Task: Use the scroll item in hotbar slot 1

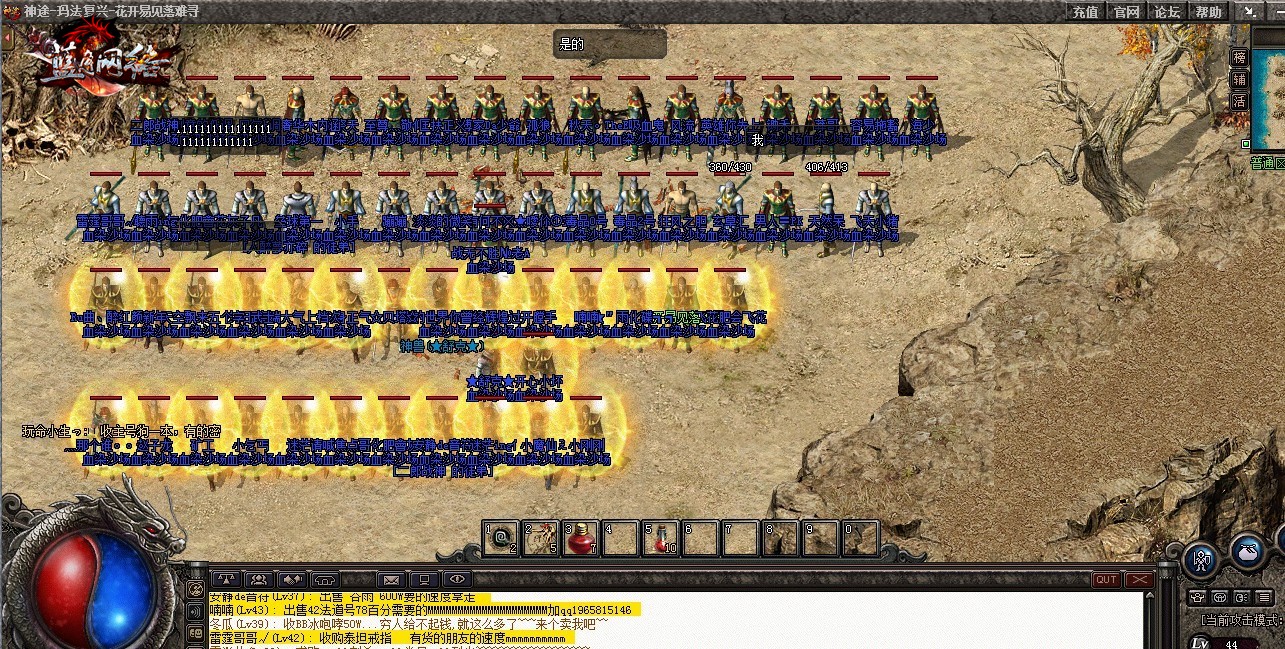Action: pos(501,539)
